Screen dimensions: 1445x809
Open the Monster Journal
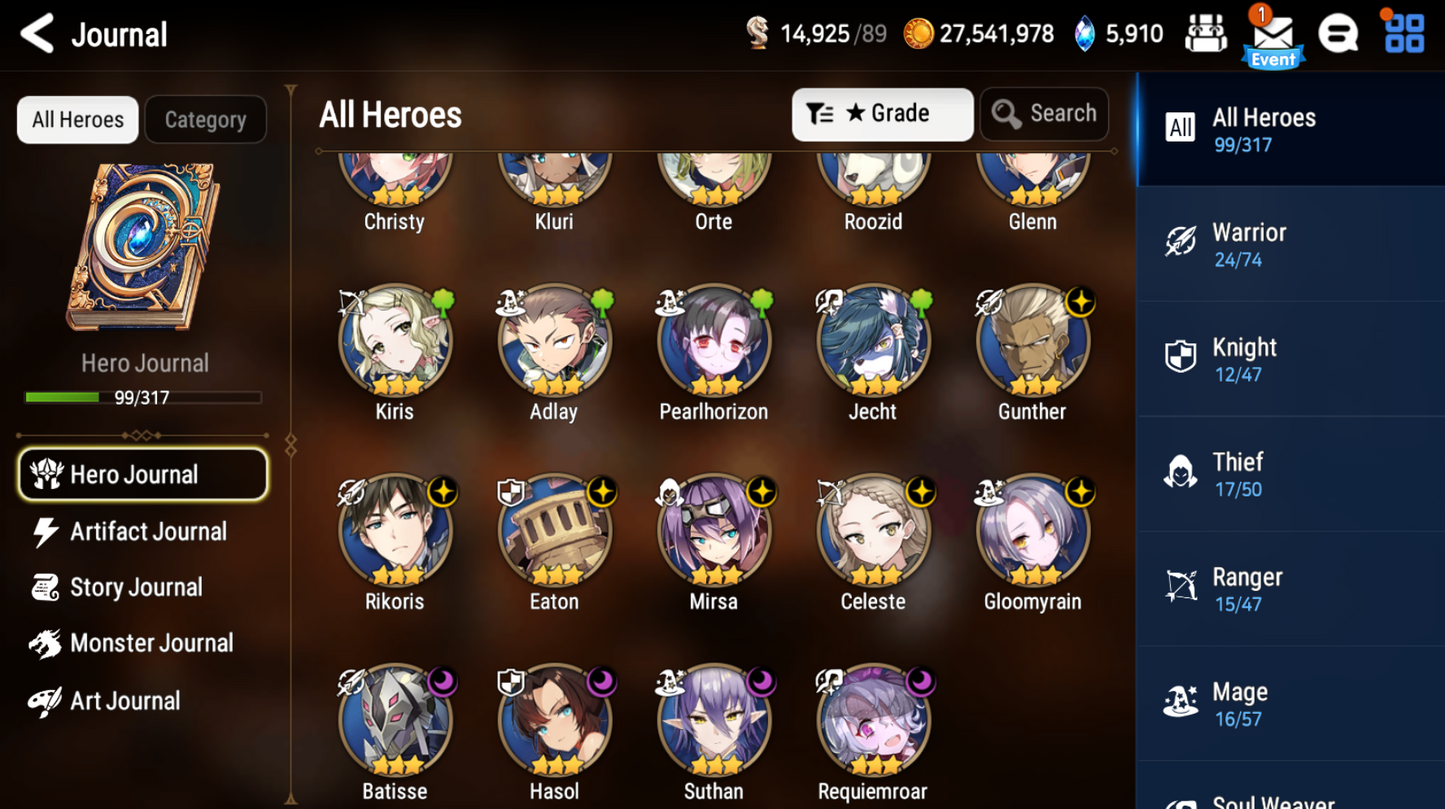[x=150, y=643]
